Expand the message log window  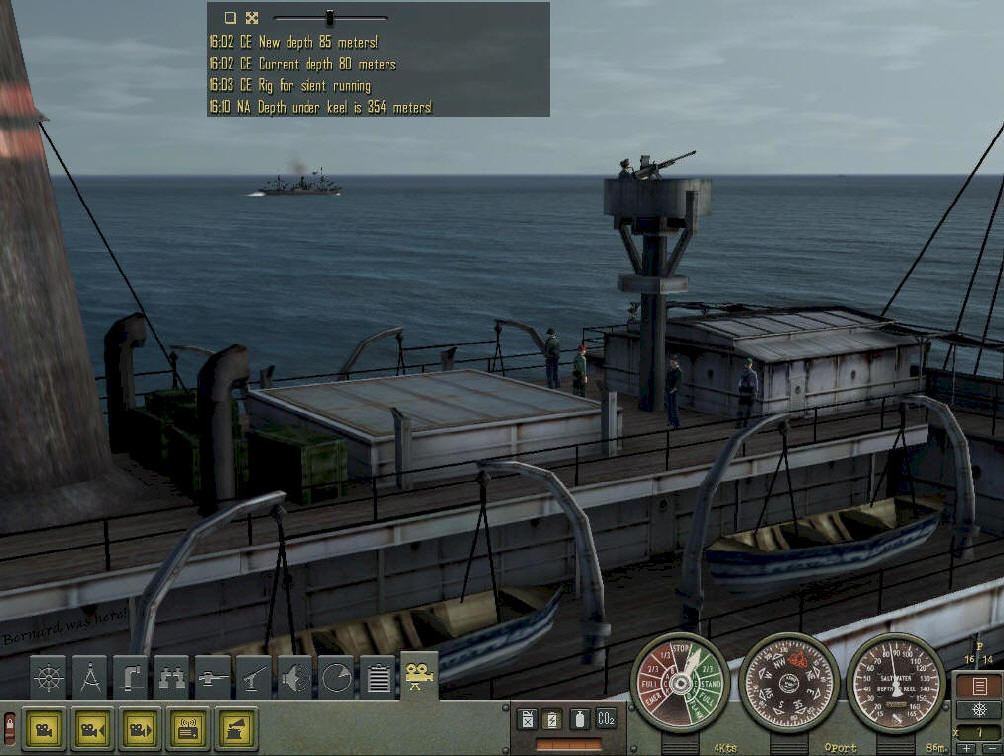coord(252,17)
